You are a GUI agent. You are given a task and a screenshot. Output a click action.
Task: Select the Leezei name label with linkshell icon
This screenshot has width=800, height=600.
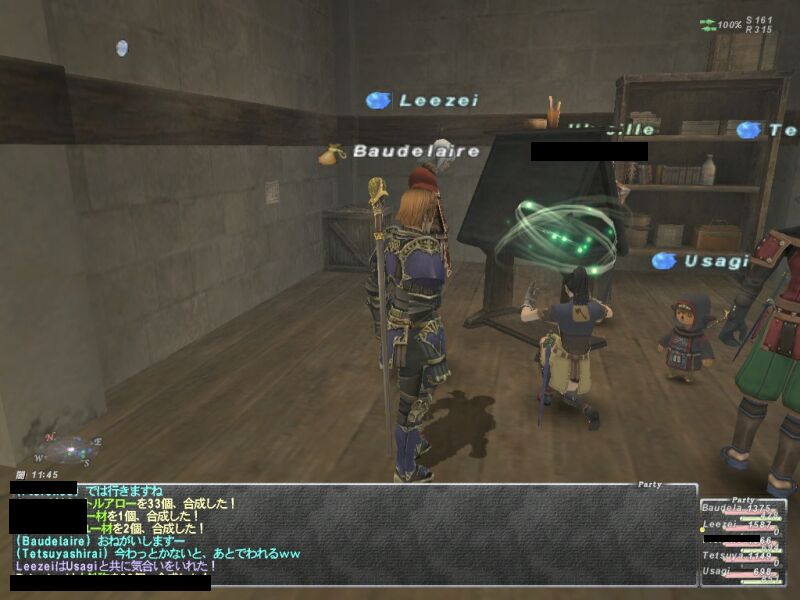424,100
